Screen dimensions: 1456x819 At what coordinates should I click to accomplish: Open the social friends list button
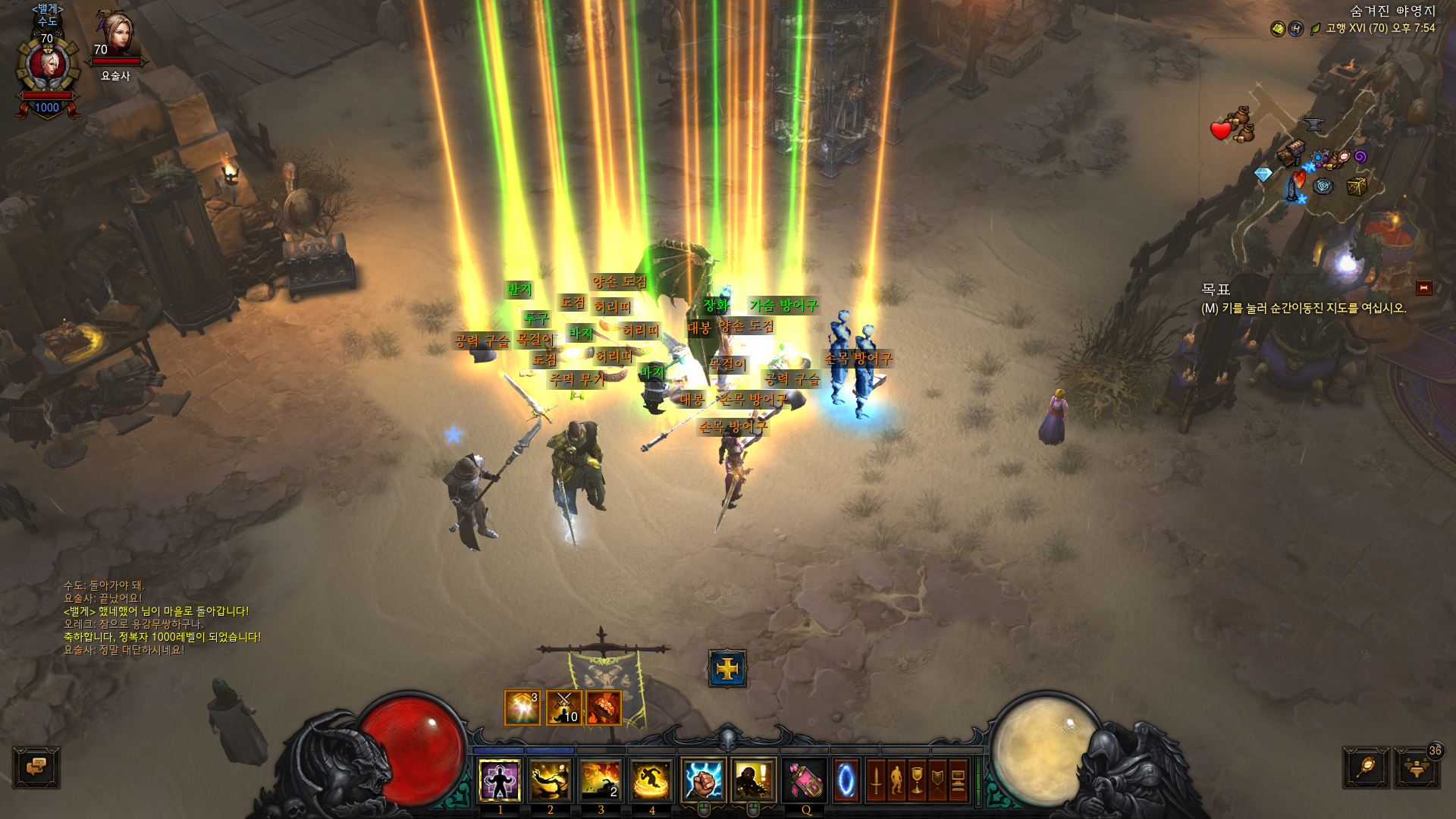coord(1415,768)
